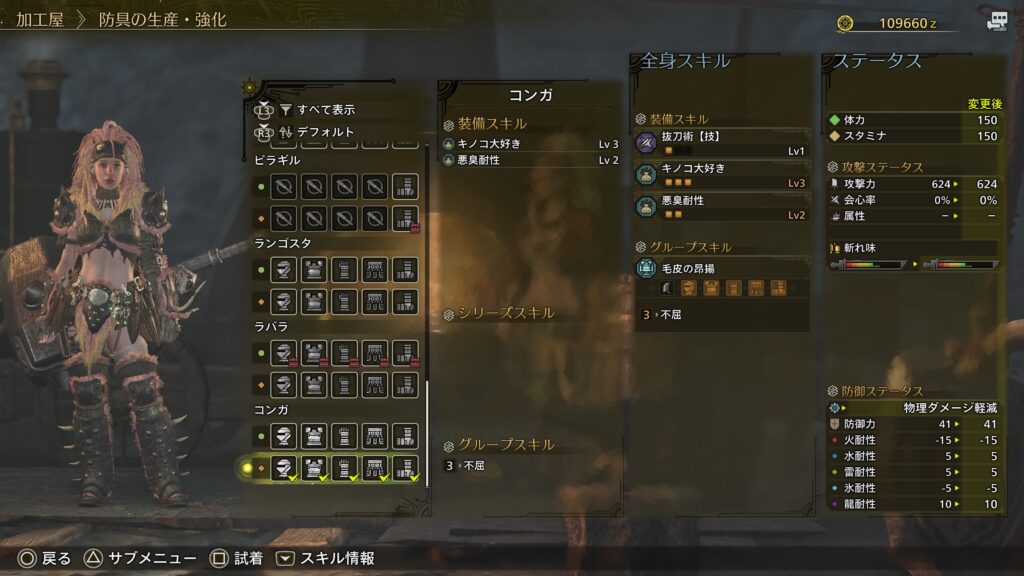Open the chat icon beside the zenny counter
The width and height of the screenshot is (1024, 576).
pos(996,21)
